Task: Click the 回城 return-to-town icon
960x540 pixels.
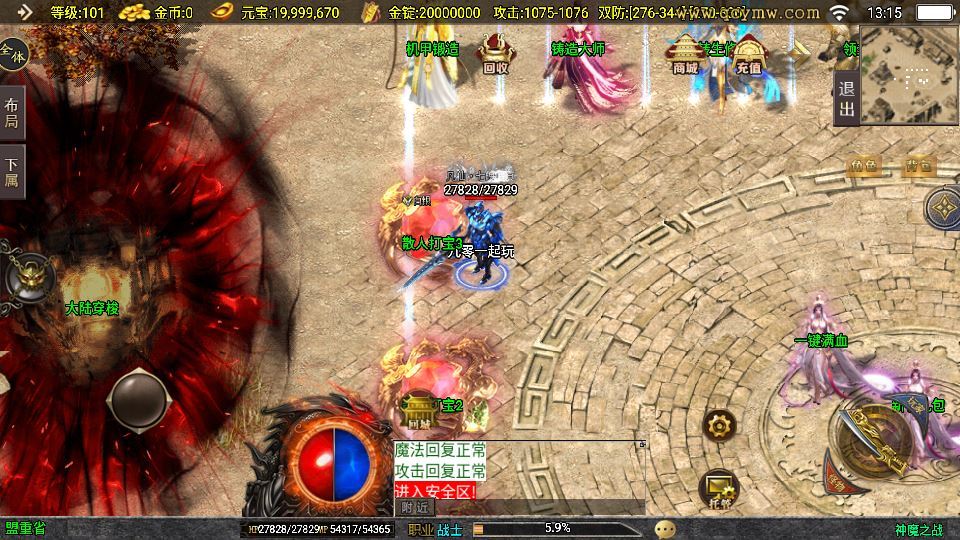Action: coord(418,410)
